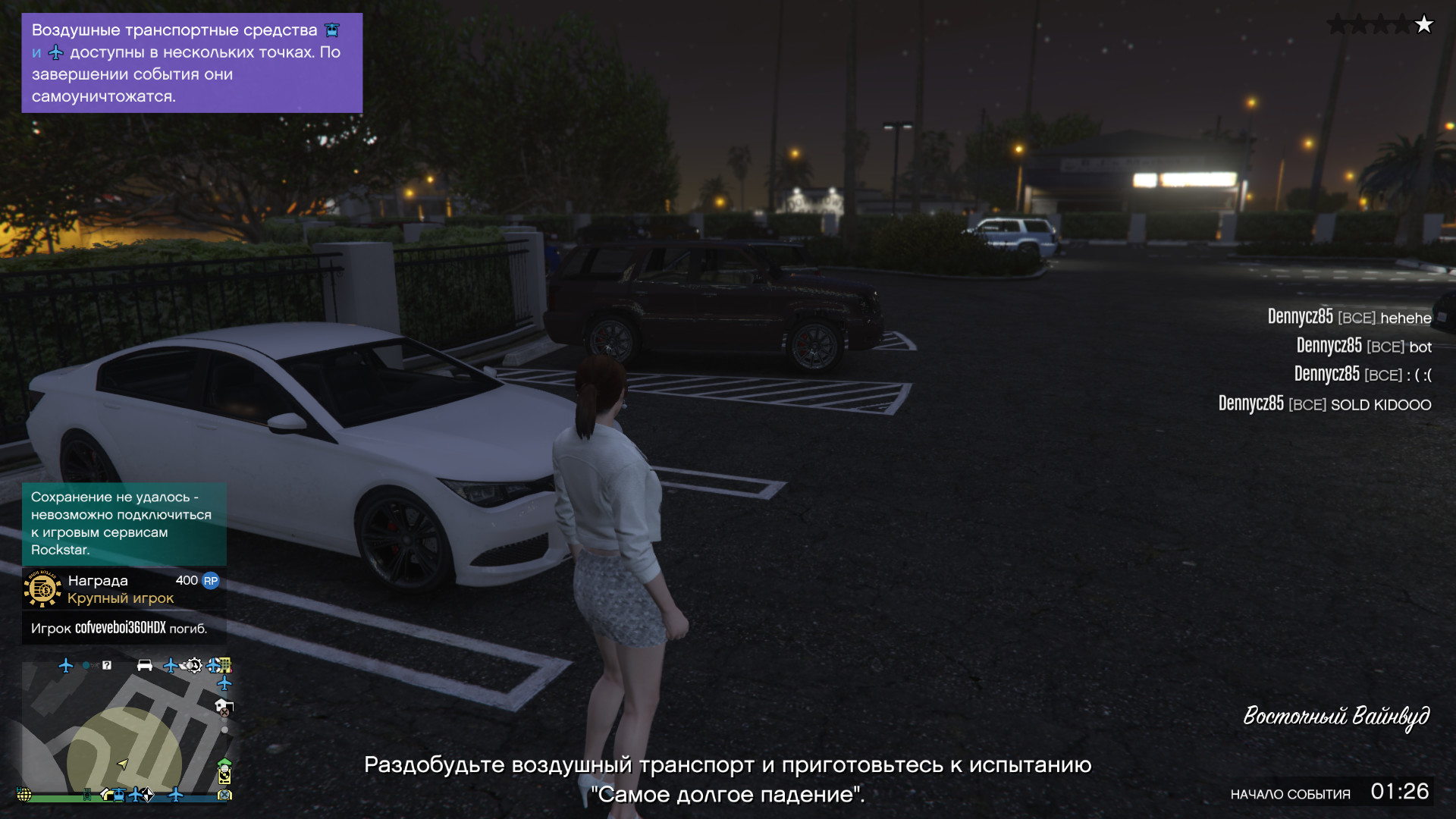
Task: Click Dennycz85's "SOLD KIDOOO" chat message
Action: [x=1324, y=404]
